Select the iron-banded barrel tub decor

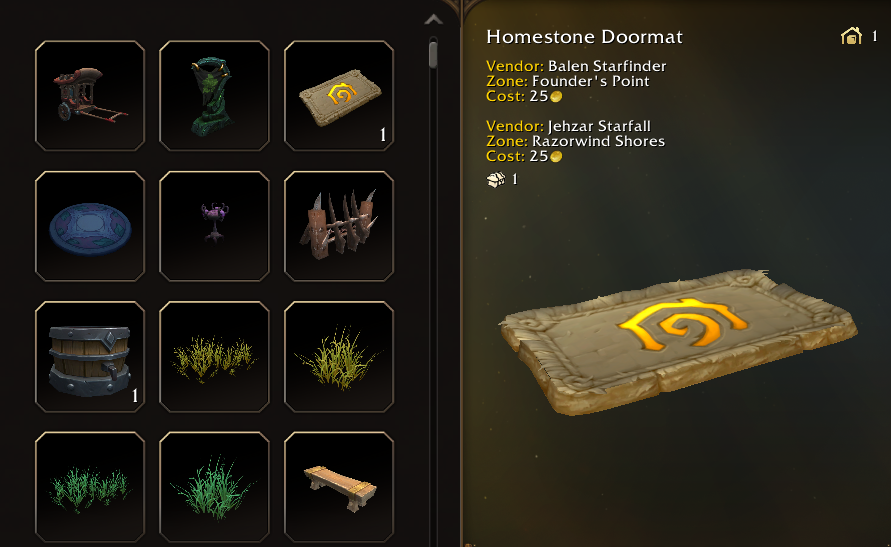90,356
